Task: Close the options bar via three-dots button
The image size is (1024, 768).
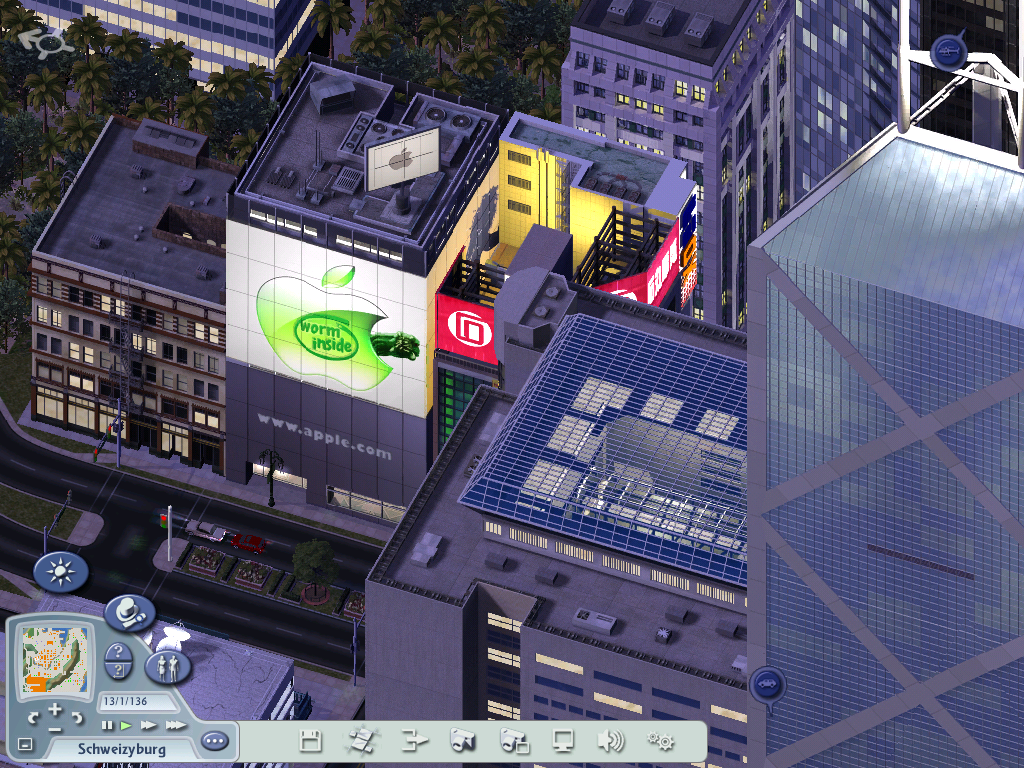Action: tap(214, 742)
